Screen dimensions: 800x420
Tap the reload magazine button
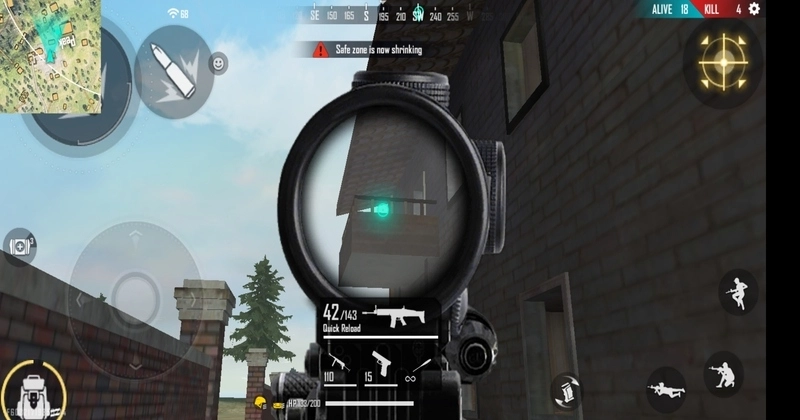tap(568, 390)
